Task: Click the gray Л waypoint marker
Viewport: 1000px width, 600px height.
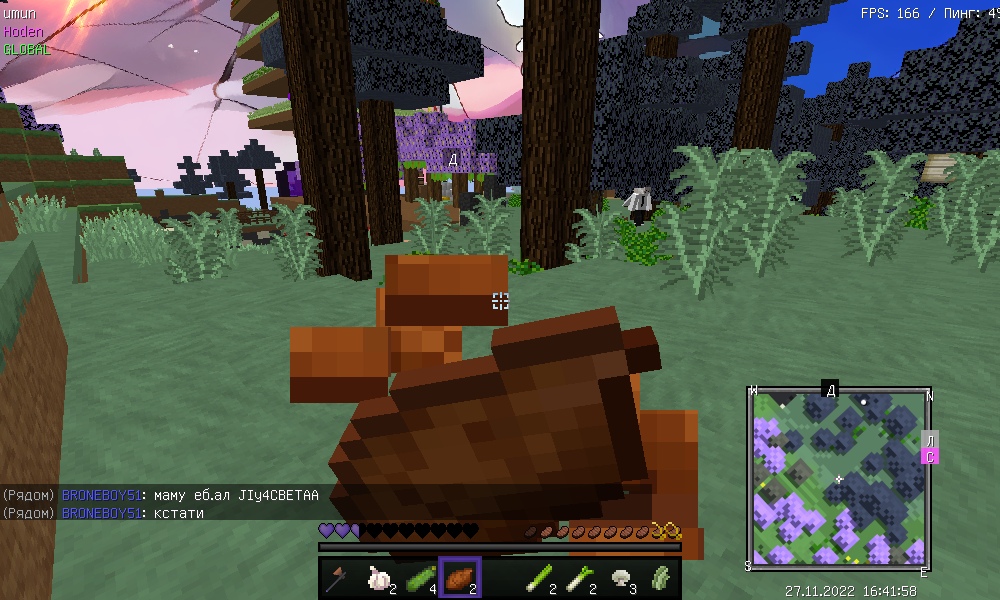Action: click(x=929, y=440)
